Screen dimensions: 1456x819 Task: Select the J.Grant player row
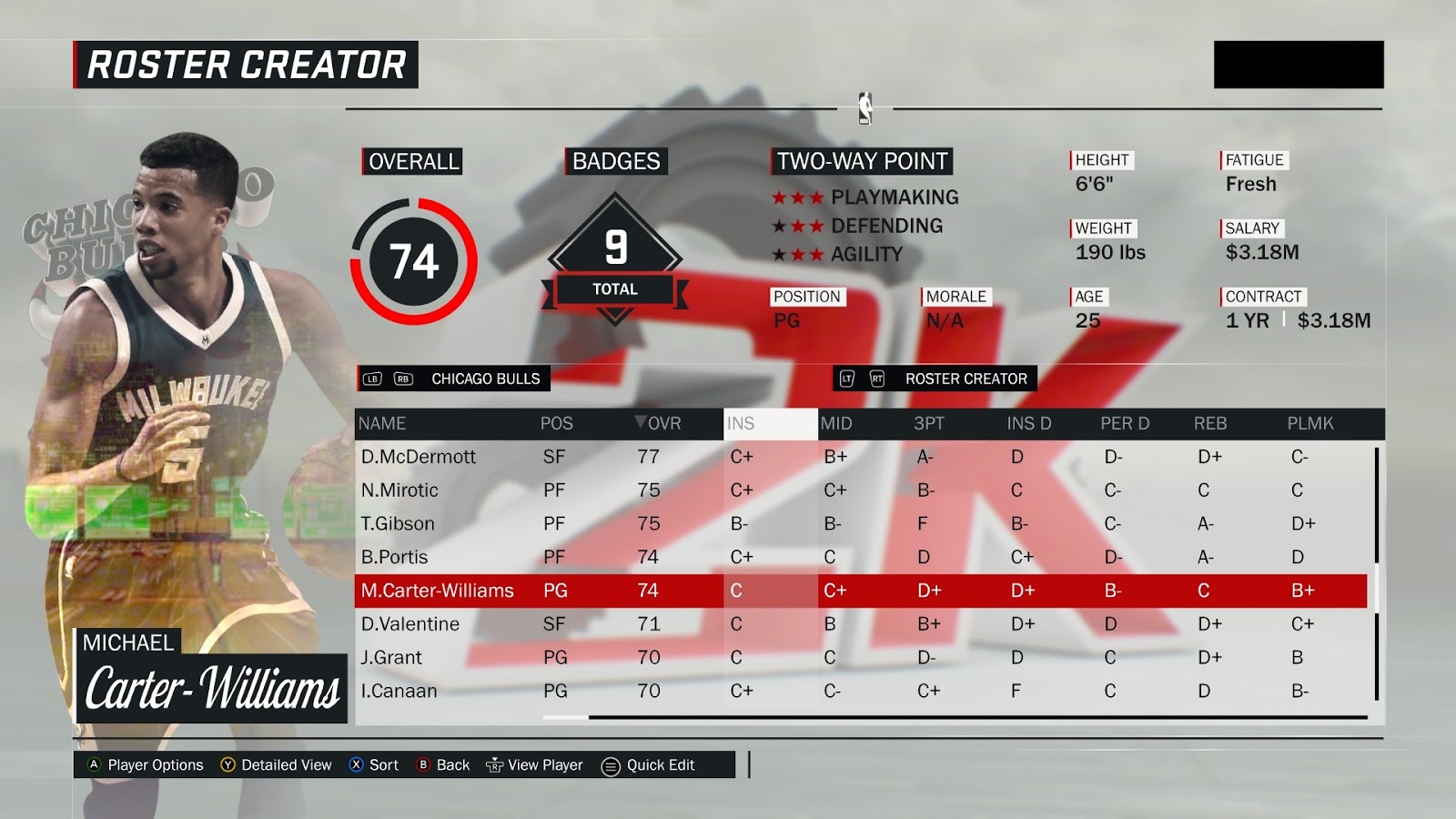click(x=391, y=658)
